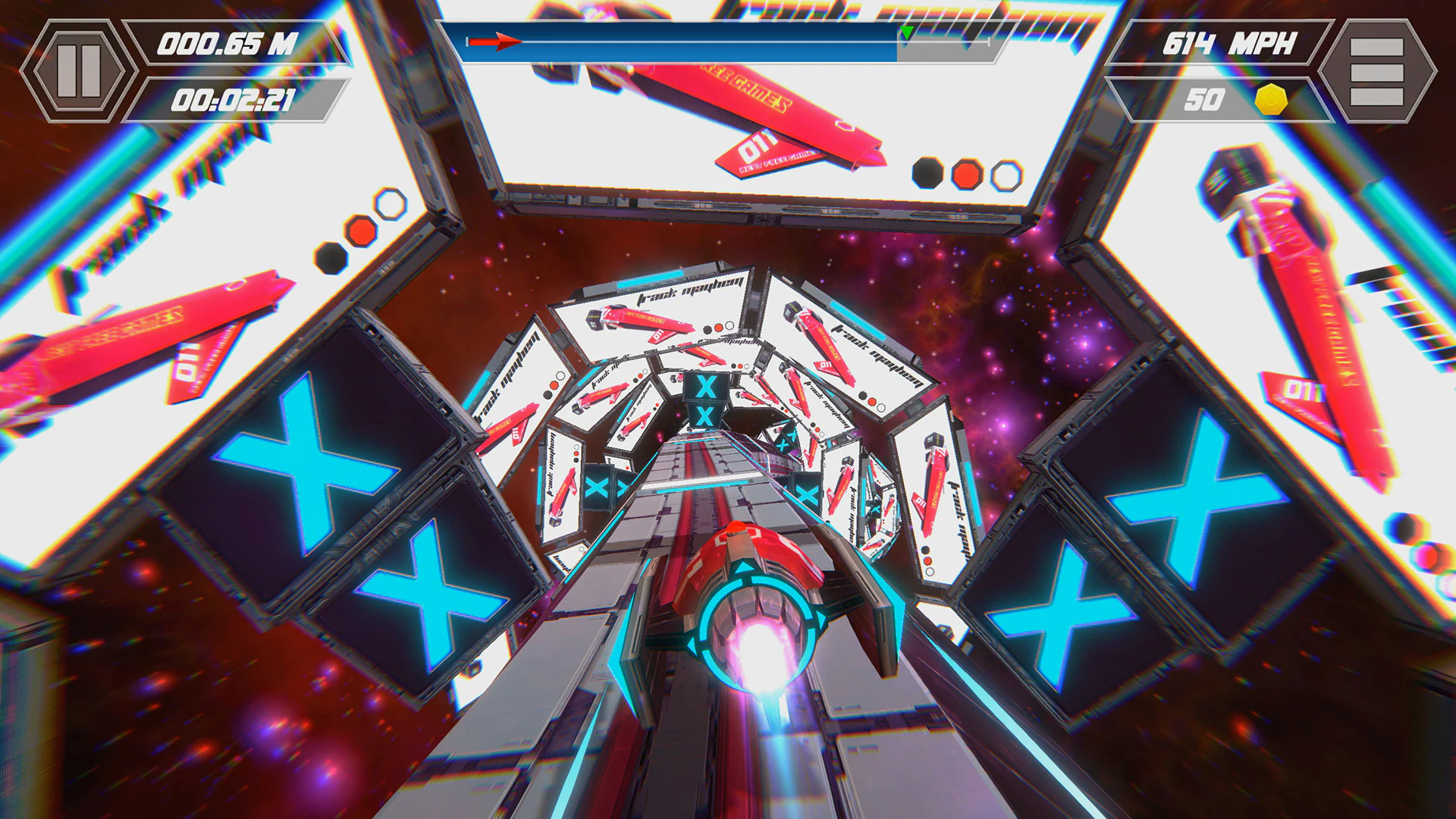
Task: Click the 00:02:21 timer display
Action: [x=235, y=99]
